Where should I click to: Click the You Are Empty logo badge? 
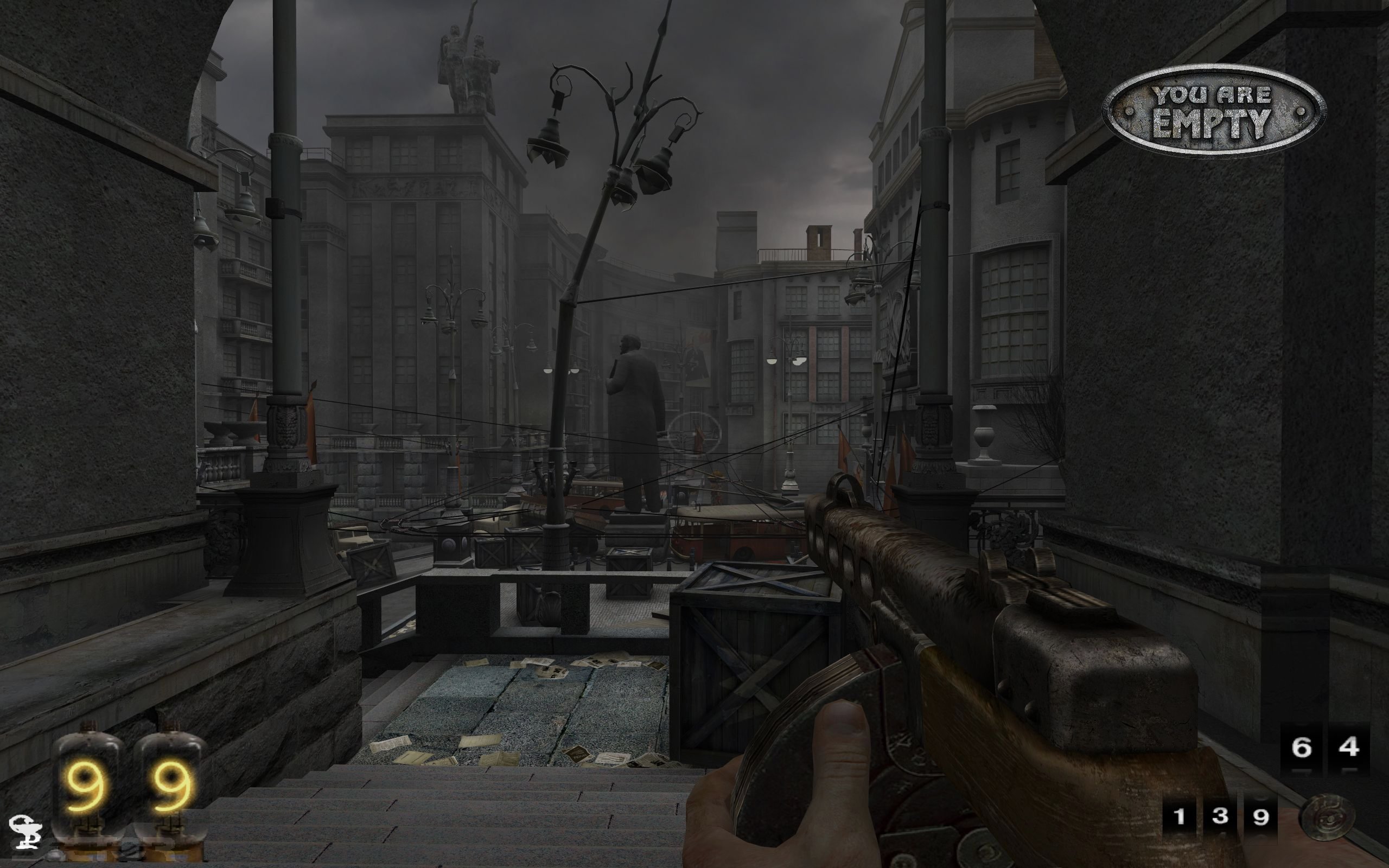(1213, 111)
